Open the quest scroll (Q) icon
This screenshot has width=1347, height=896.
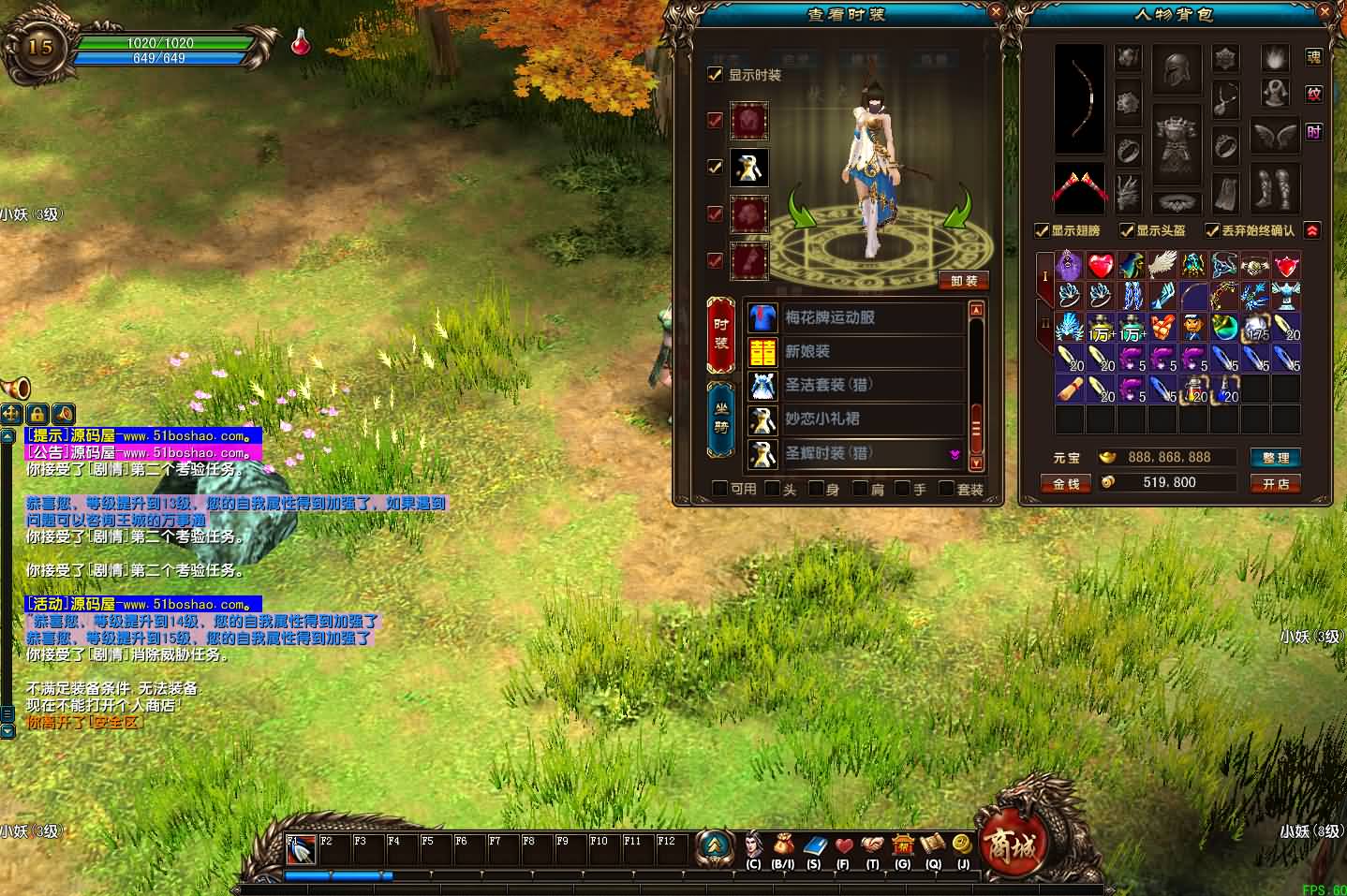(x=934, y=845)
